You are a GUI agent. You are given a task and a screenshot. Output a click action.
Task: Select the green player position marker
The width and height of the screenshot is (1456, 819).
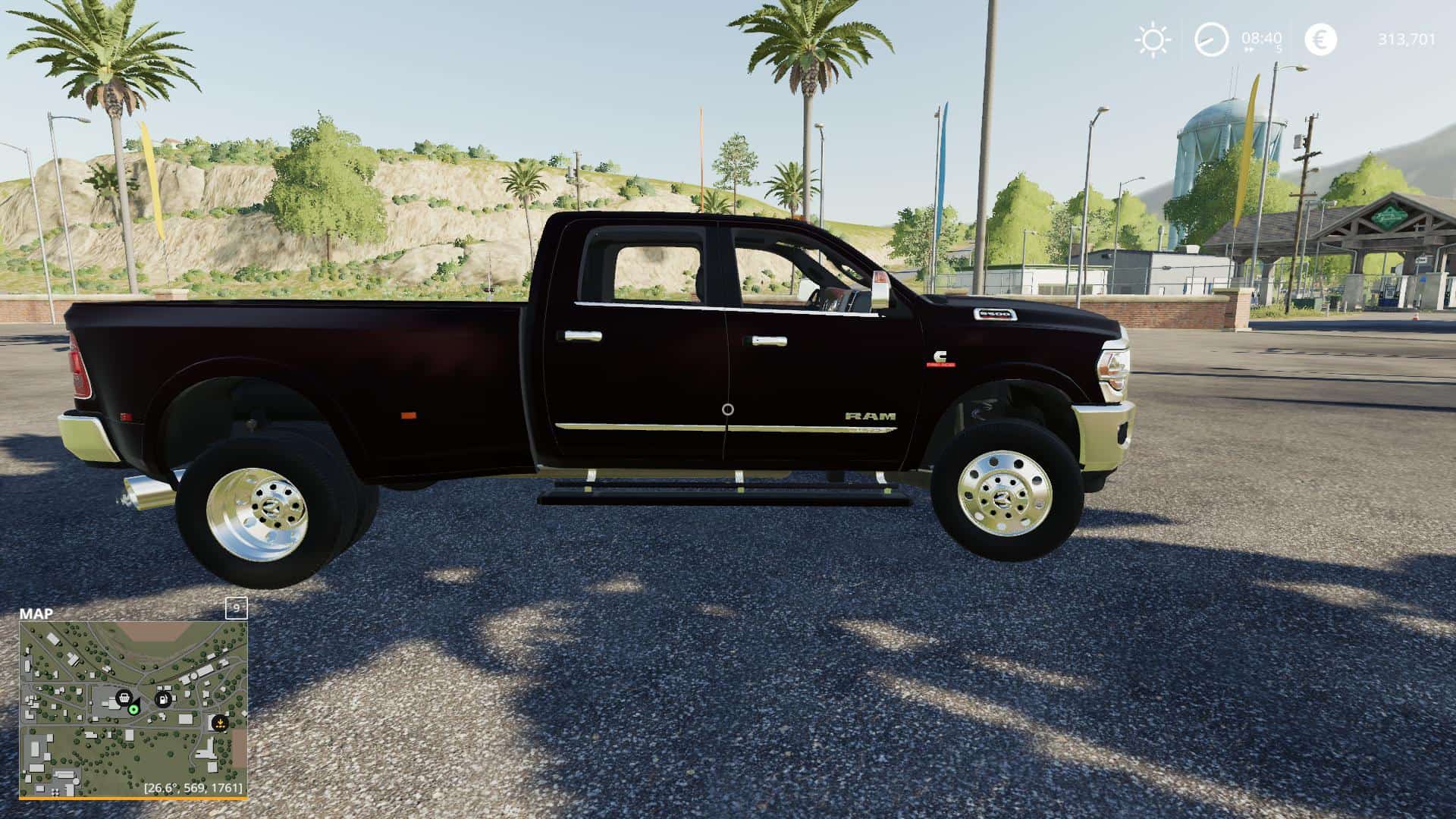tap(133, 709)
